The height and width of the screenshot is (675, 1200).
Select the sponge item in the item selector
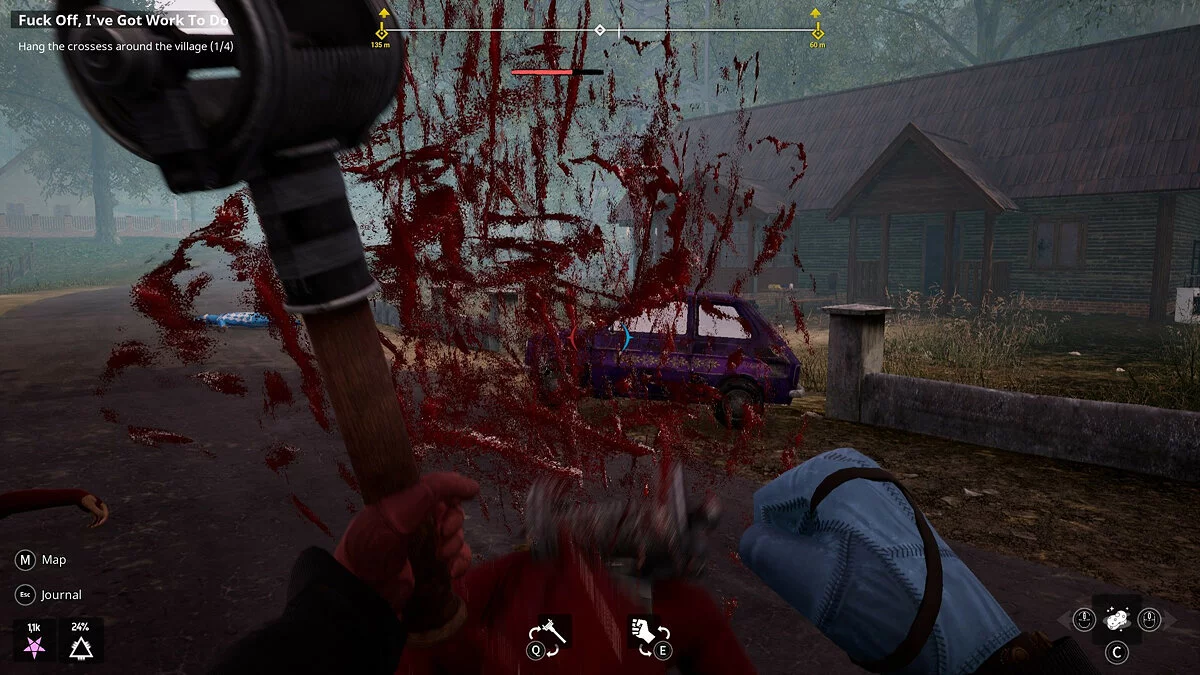click(x=1115, y=620)
